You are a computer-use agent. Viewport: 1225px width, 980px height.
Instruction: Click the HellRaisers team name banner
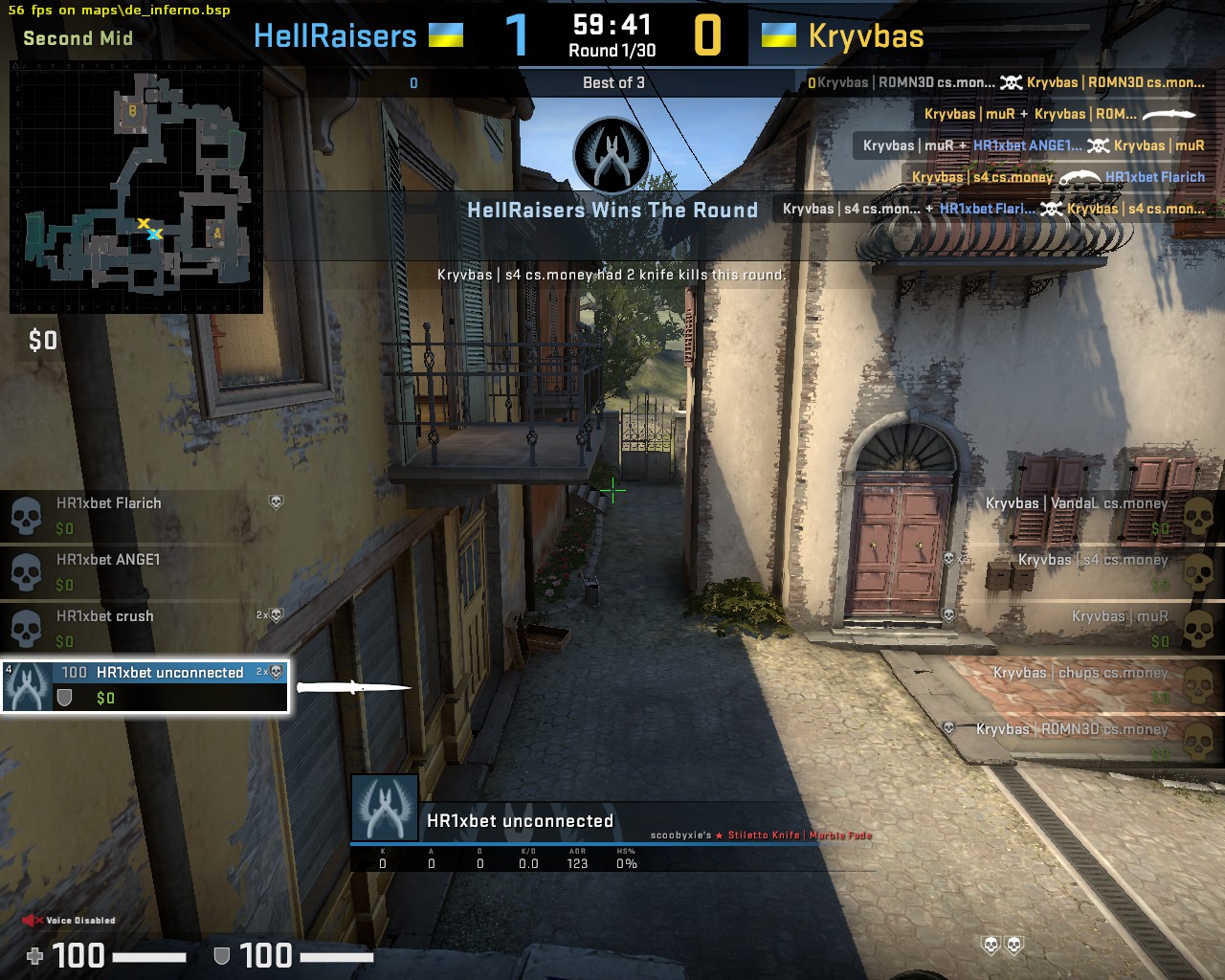(x=336, y=36)
